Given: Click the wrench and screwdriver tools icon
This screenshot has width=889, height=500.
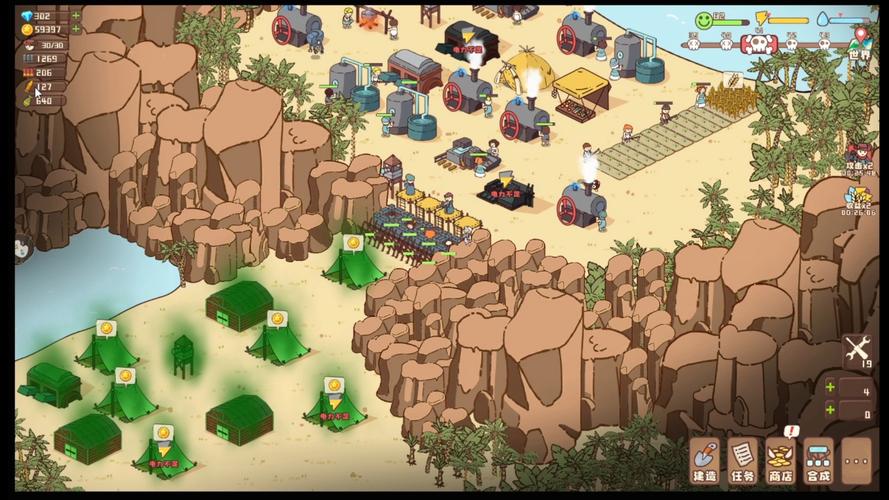Looking at the screenshot, I should (x=858, y=349).
